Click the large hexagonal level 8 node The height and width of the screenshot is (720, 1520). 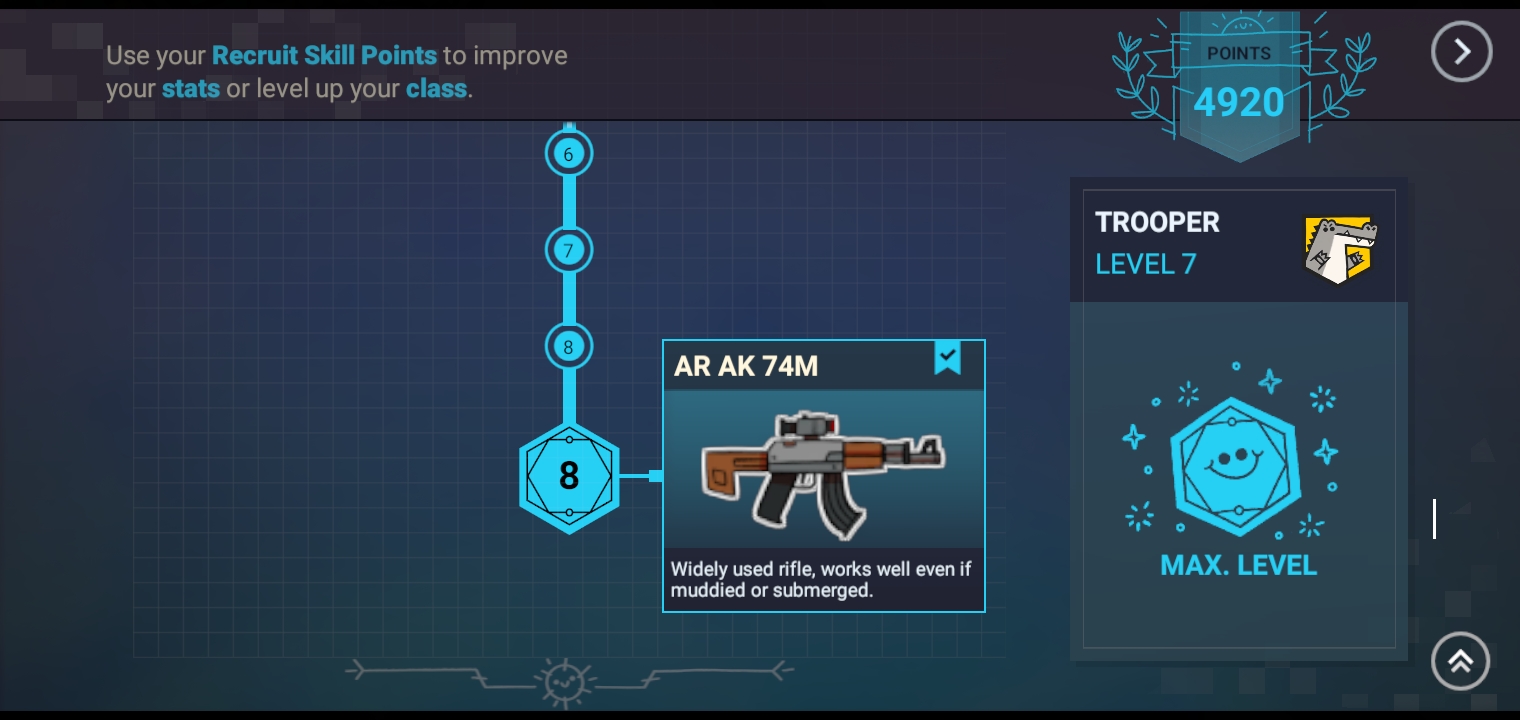(x=569, y=476)
